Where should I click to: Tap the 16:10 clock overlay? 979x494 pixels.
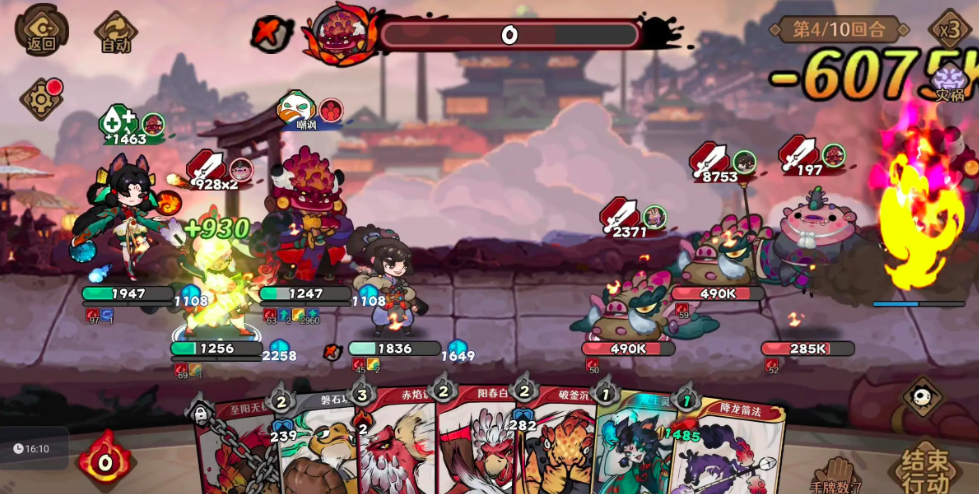[x=32, y=449]
